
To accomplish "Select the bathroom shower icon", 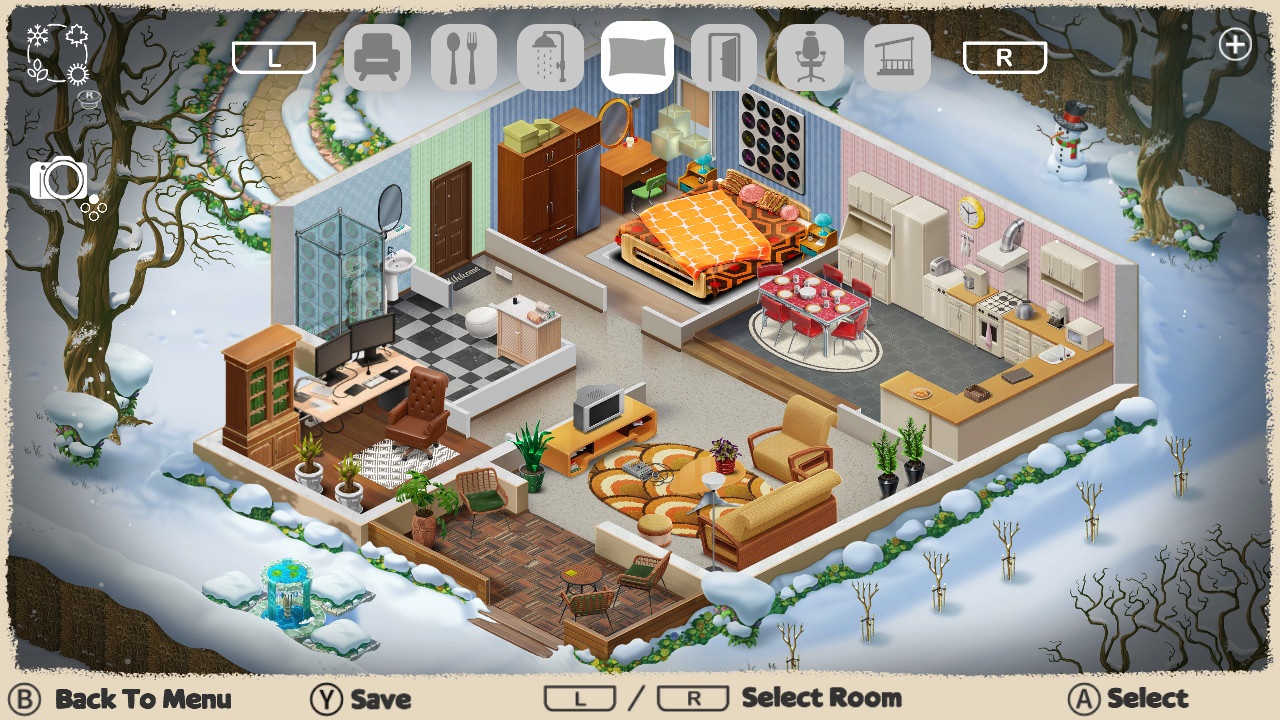I will (551, 57).
